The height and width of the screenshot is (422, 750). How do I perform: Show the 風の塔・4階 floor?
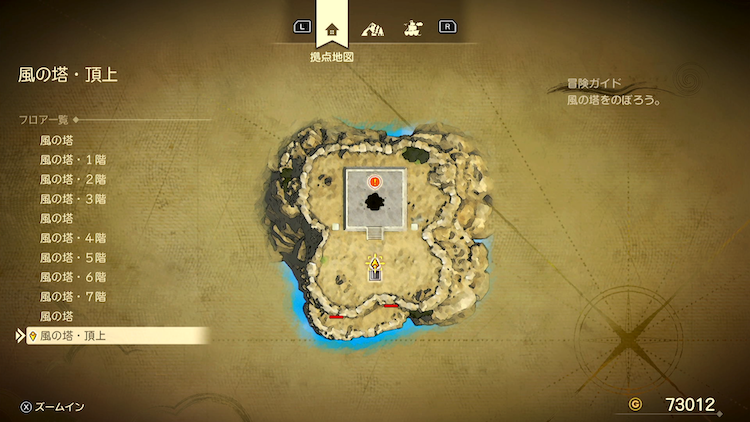(x=72, y=238)
